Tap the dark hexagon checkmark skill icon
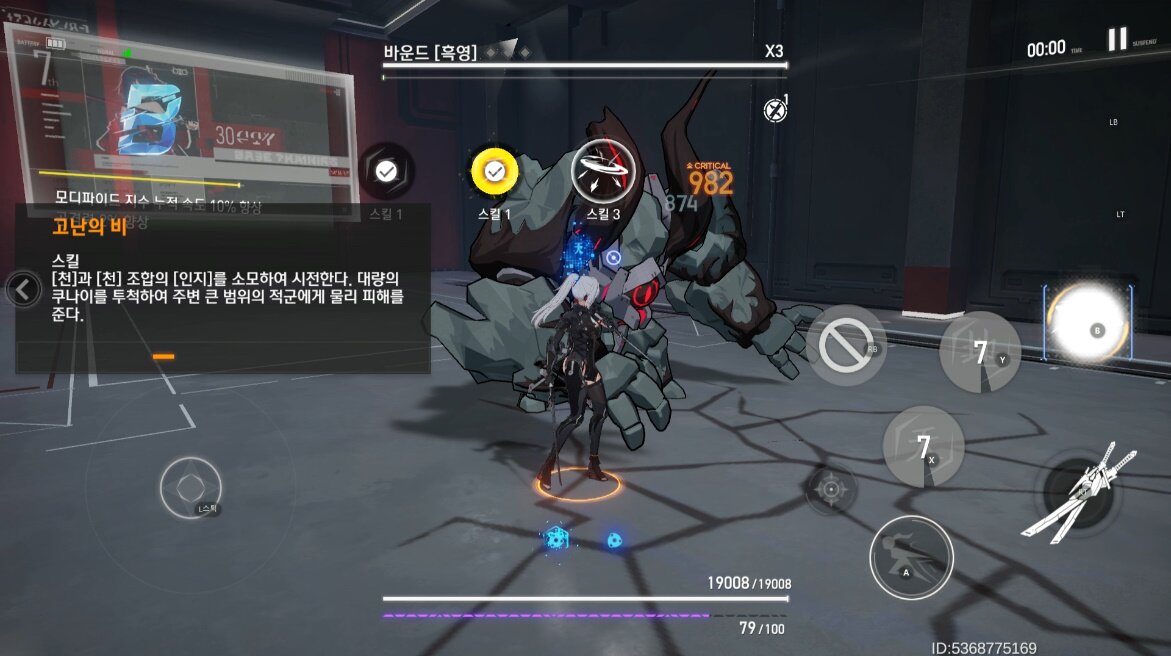The image size is (1171, 656). tap(386, 172)
